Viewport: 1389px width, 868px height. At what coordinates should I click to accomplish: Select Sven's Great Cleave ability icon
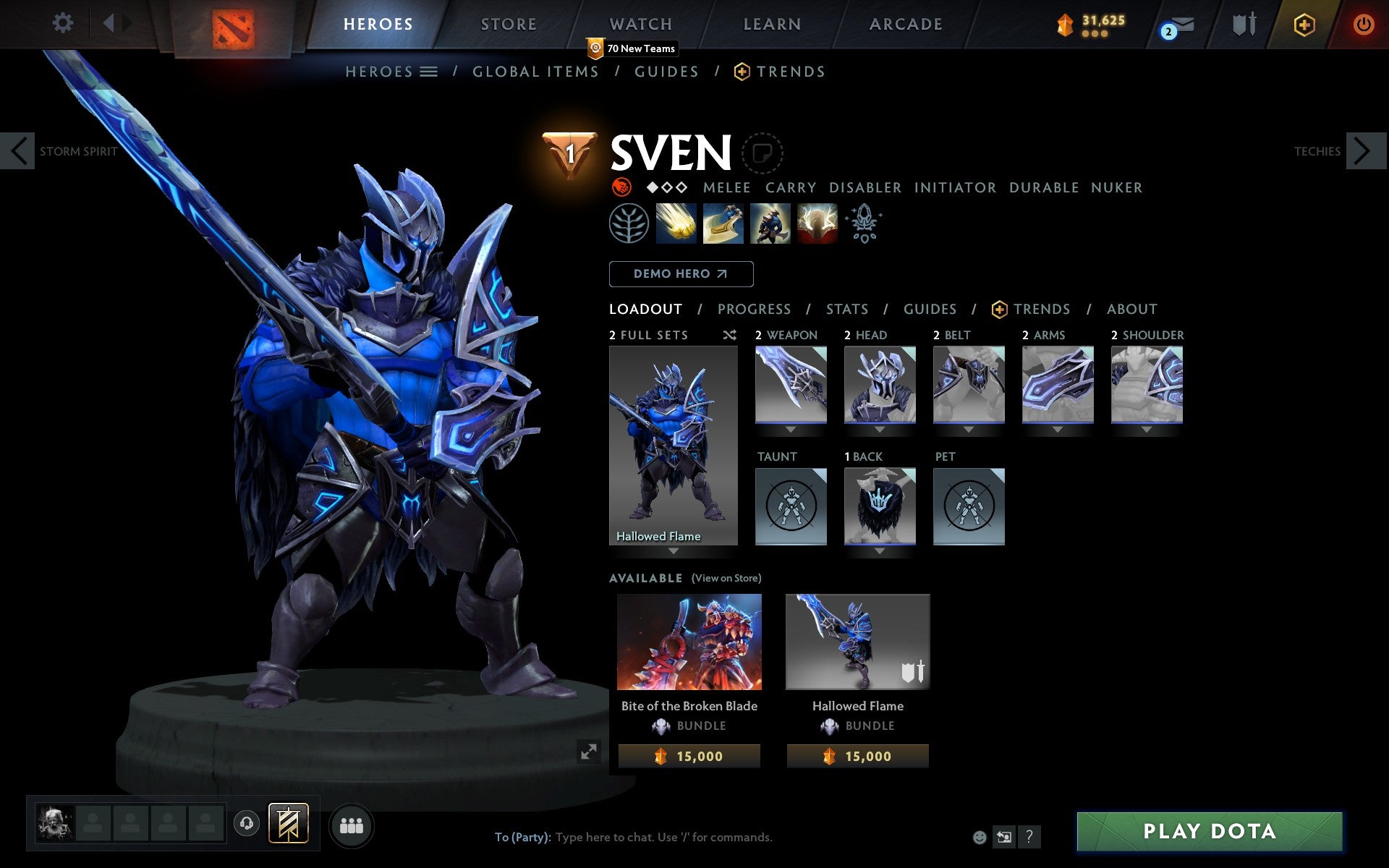tap(724, 224)
